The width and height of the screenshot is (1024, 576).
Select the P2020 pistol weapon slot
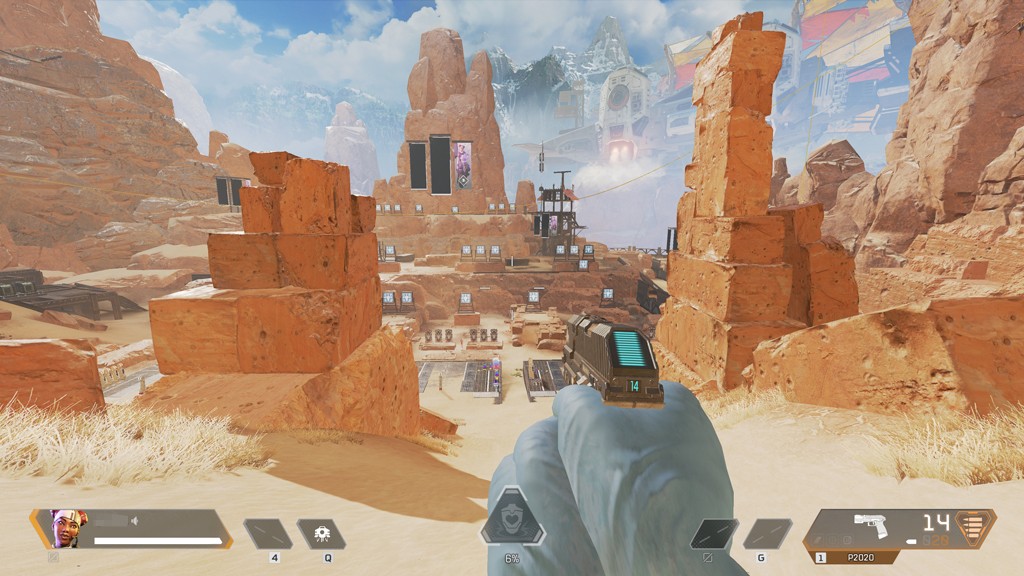coord(872,528)
